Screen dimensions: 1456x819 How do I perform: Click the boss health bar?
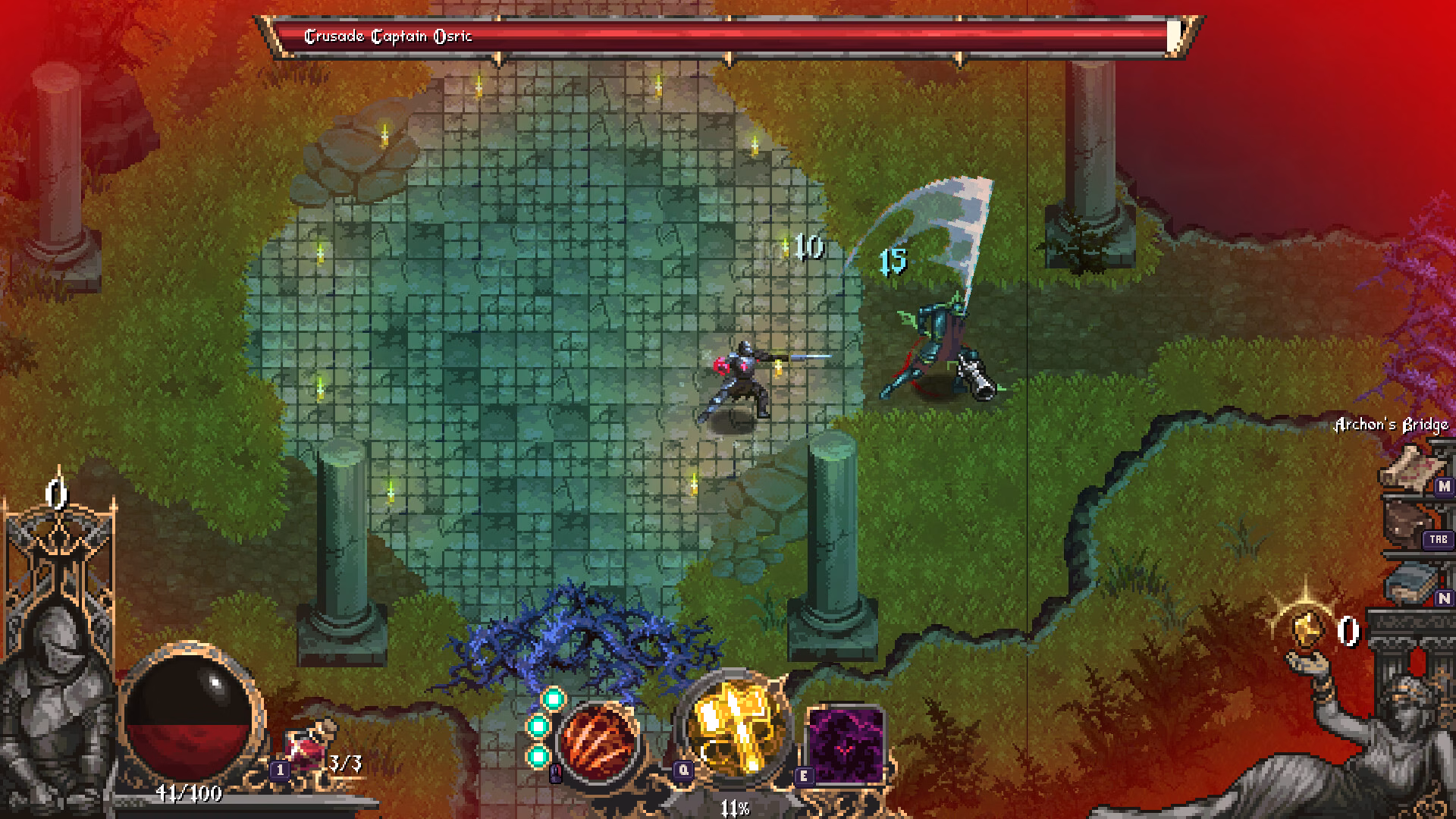[834, 35]
